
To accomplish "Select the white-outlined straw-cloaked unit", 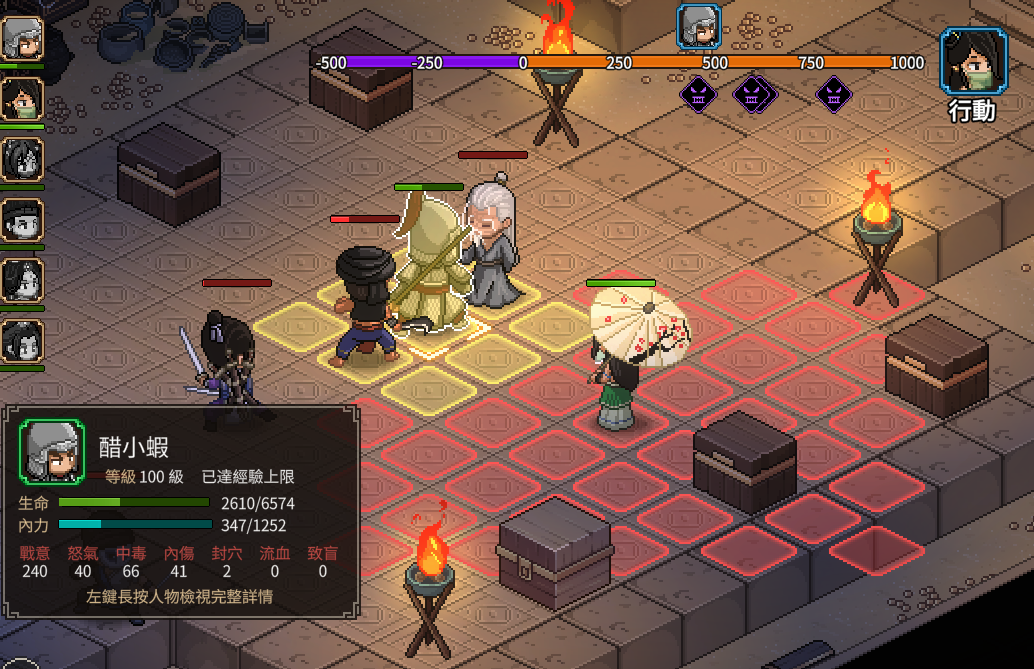I will [430, 265].
